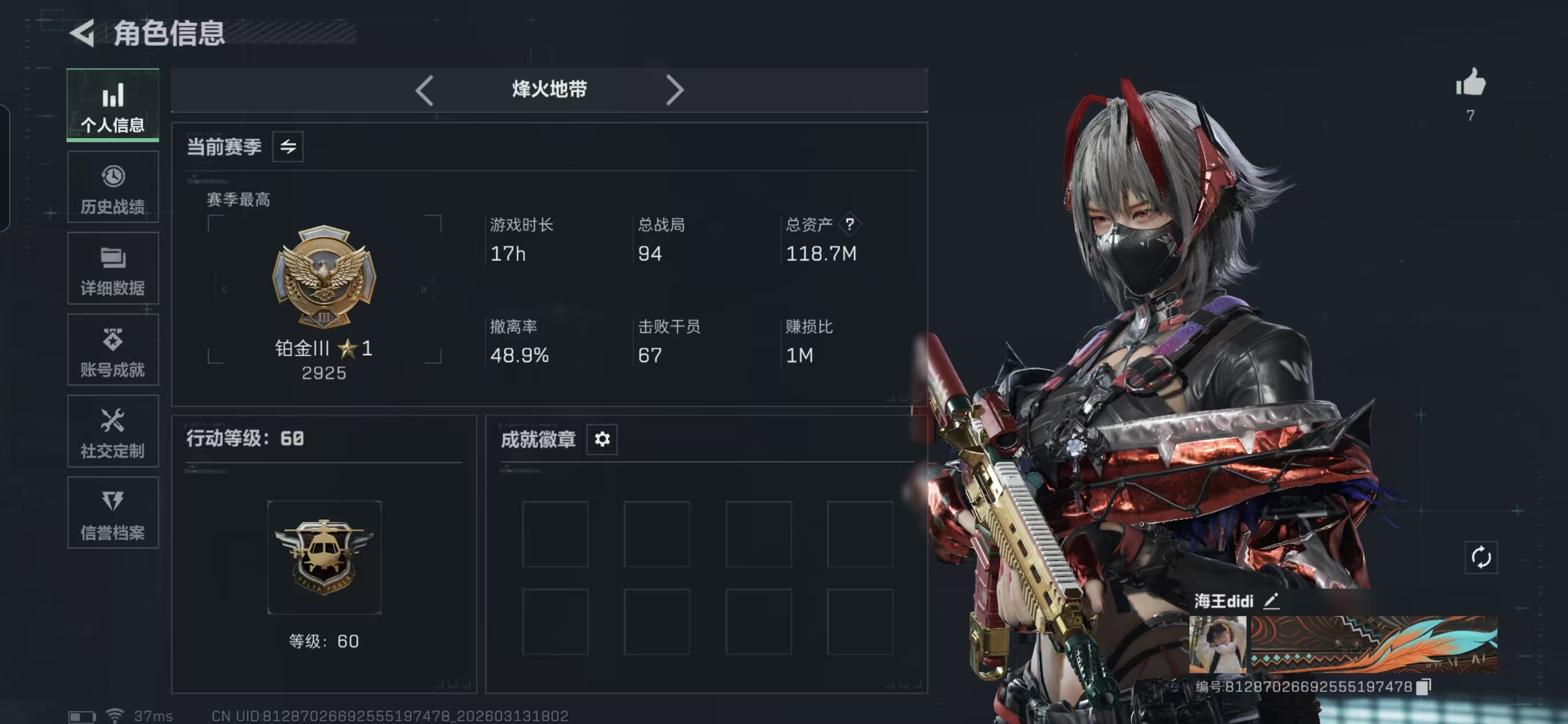Image resolution: width=1568 pixels, height=724 pixels.
Task: Go back using the arrow beside 角色信息
Action: tap(83, 33)
